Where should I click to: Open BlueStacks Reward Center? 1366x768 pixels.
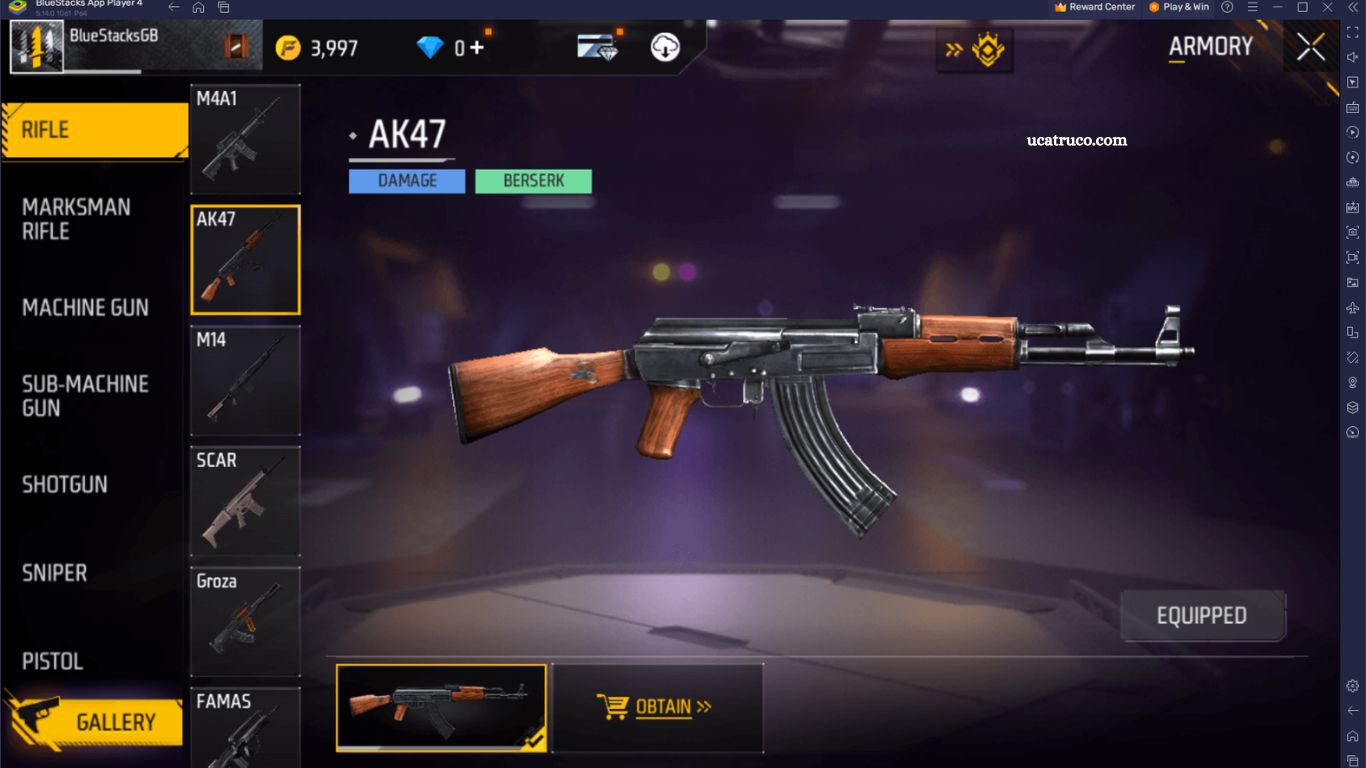1094,7
